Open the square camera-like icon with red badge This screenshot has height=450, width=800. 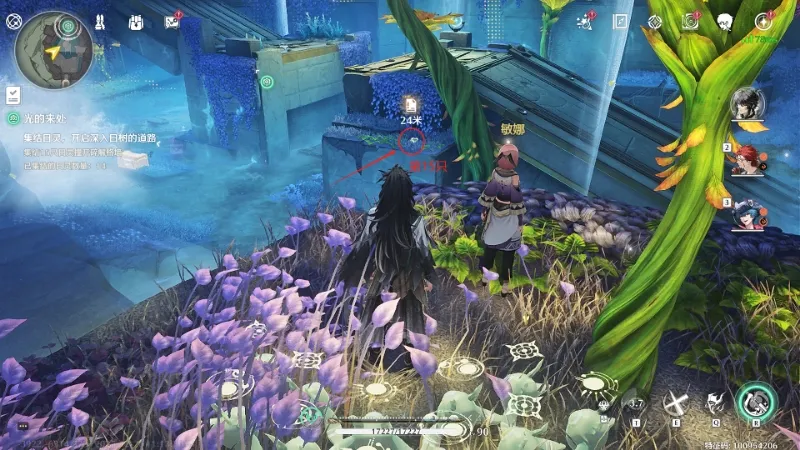tap(690, 21)
